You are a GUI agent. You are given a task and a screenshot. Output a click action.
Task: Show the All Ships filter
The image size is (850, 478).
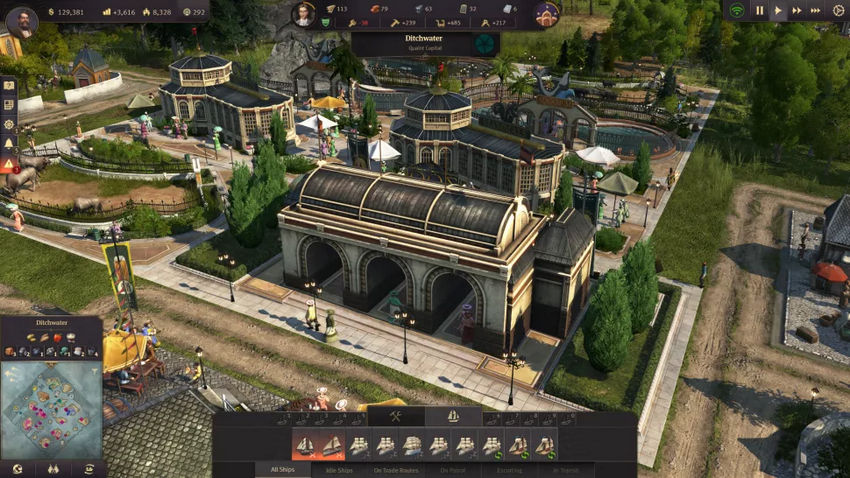[x=283, y=470]
